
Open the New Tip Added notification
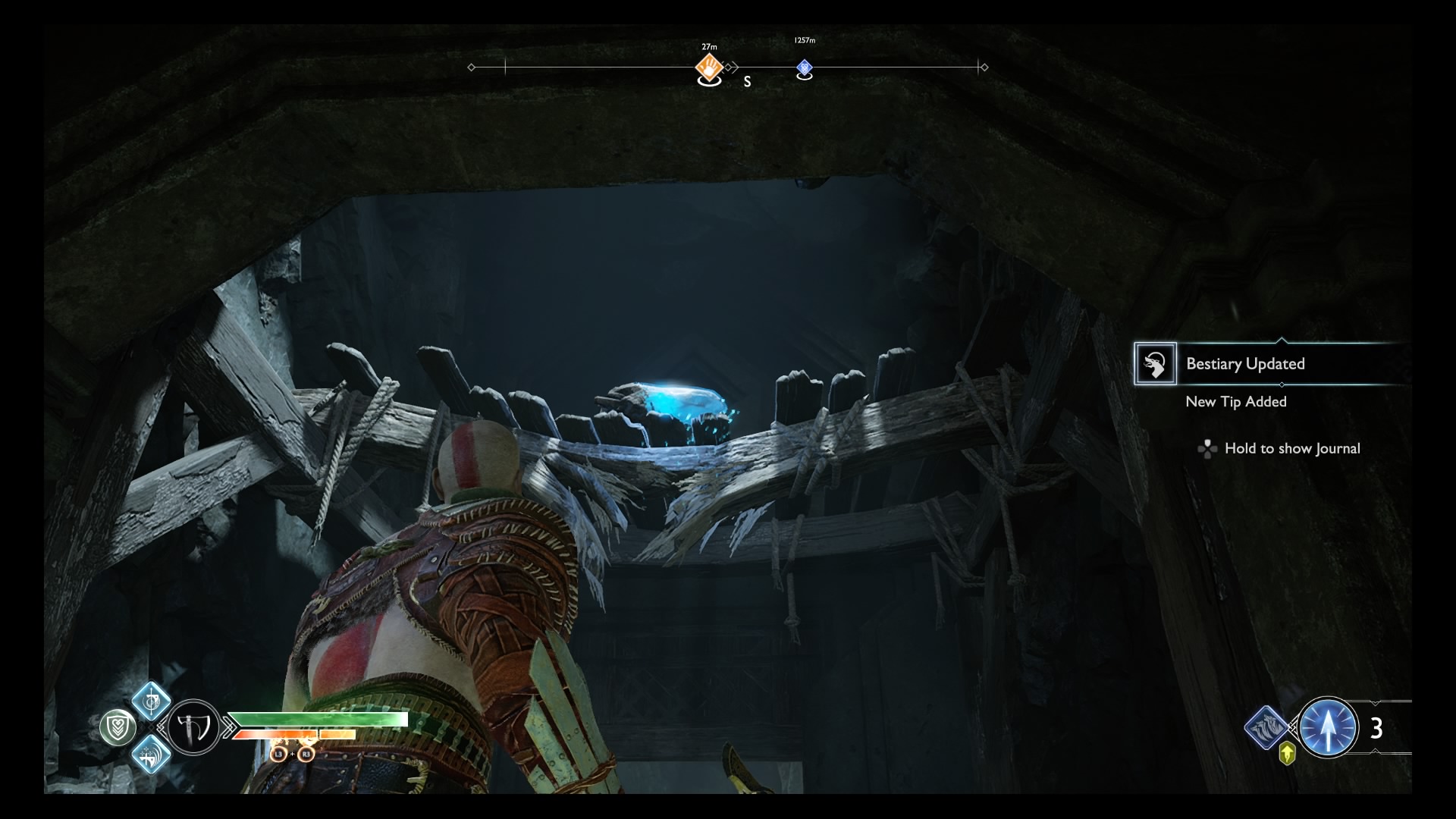coord(1235,402)
